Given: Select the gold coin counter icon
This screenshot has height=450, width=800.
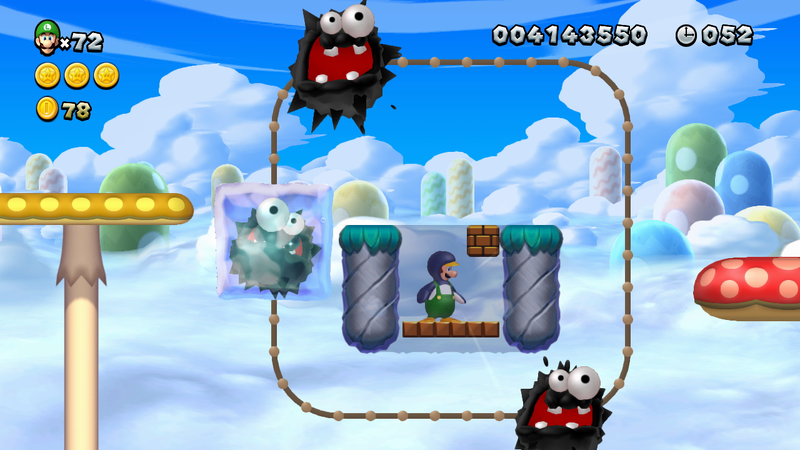Looking at the screenshot, I should [47, 109].
